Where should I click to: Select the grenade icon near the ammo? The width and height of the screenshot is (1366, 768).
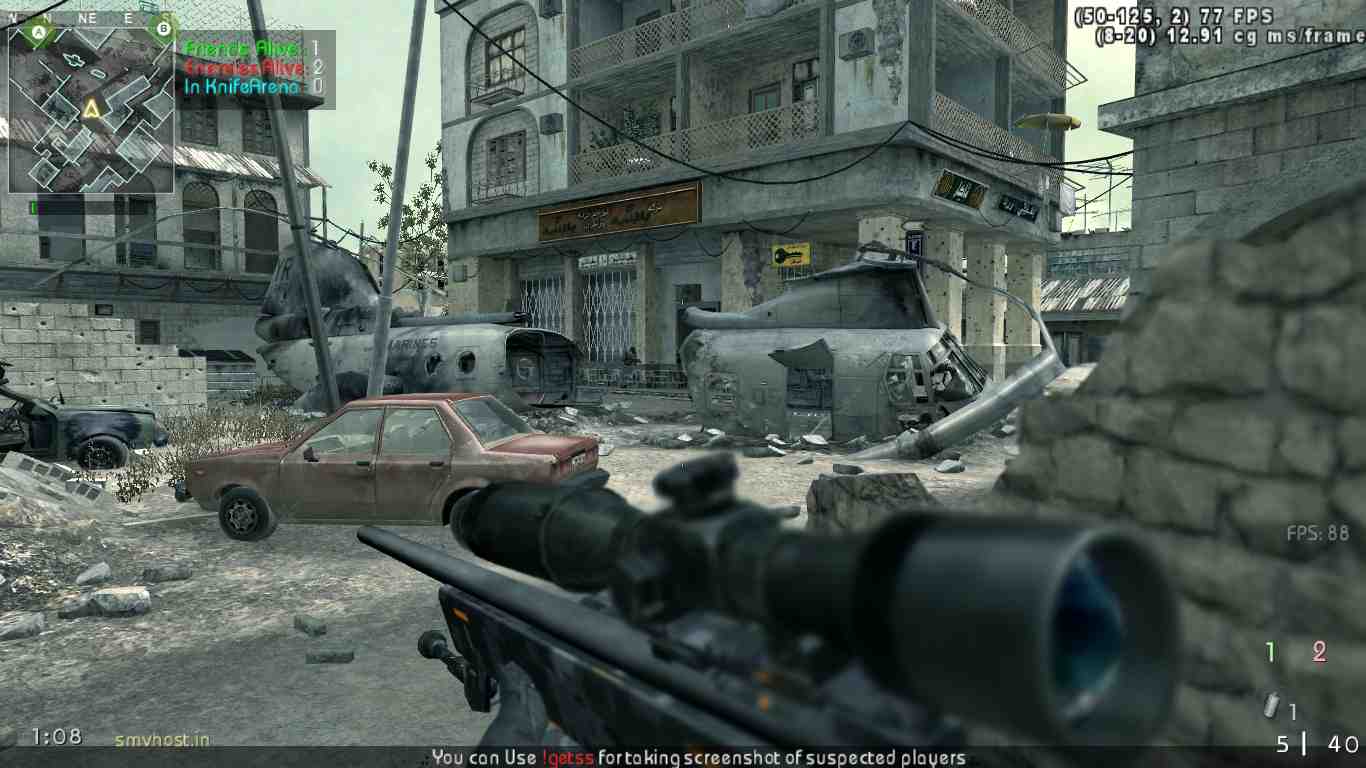click(x=1271, y=706)
